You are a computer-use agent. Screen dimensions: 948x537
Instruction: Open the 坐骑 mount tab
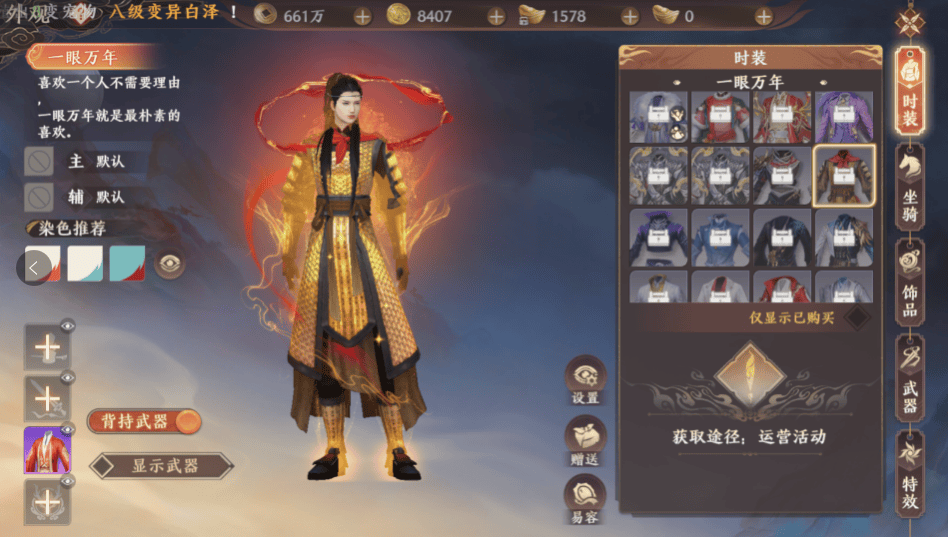[910, 187]
